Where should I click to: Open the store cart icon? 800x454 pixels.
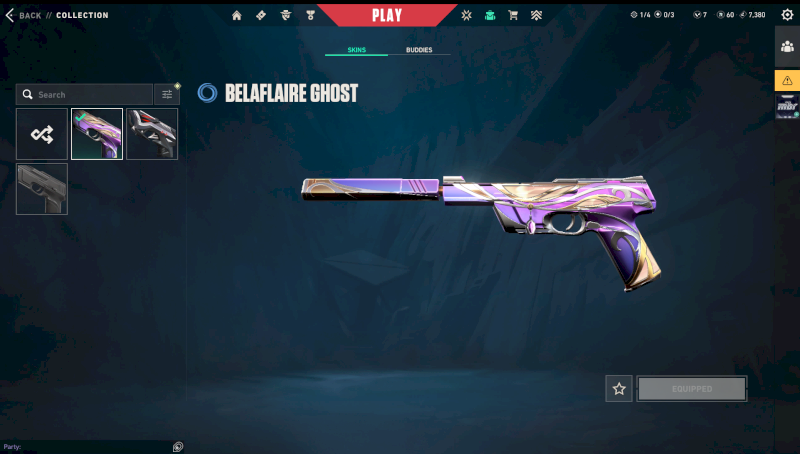(513, 15)
